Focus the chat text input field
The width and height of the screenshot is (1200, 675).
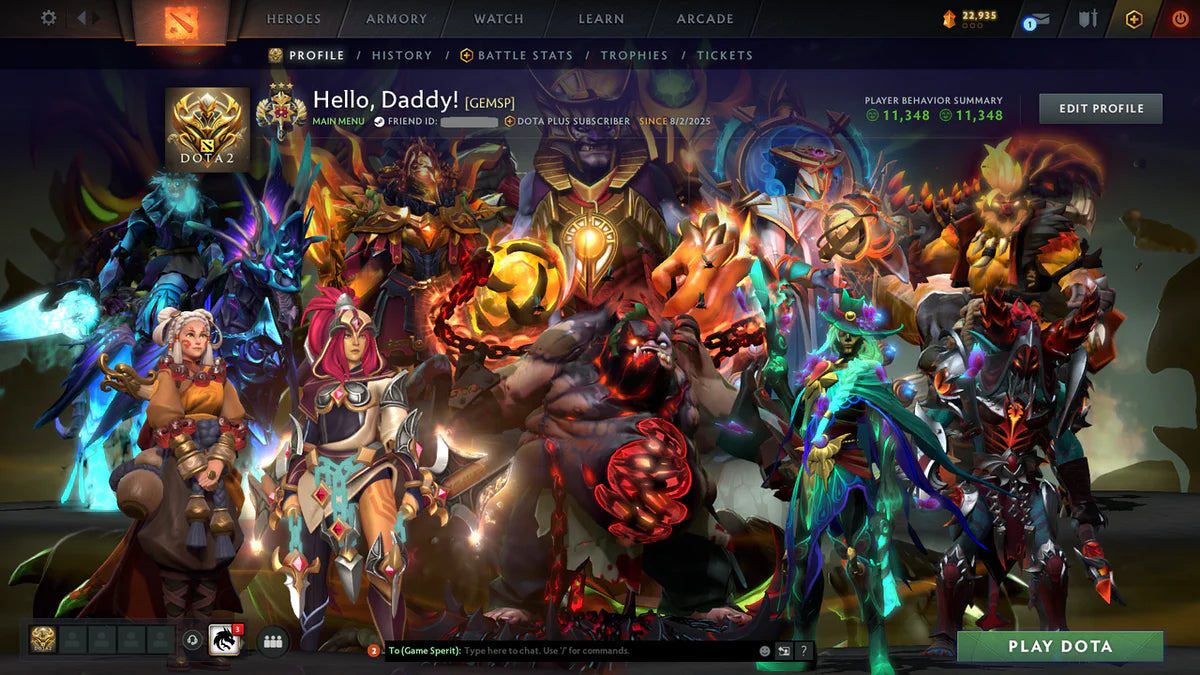[x=600, y=651]
